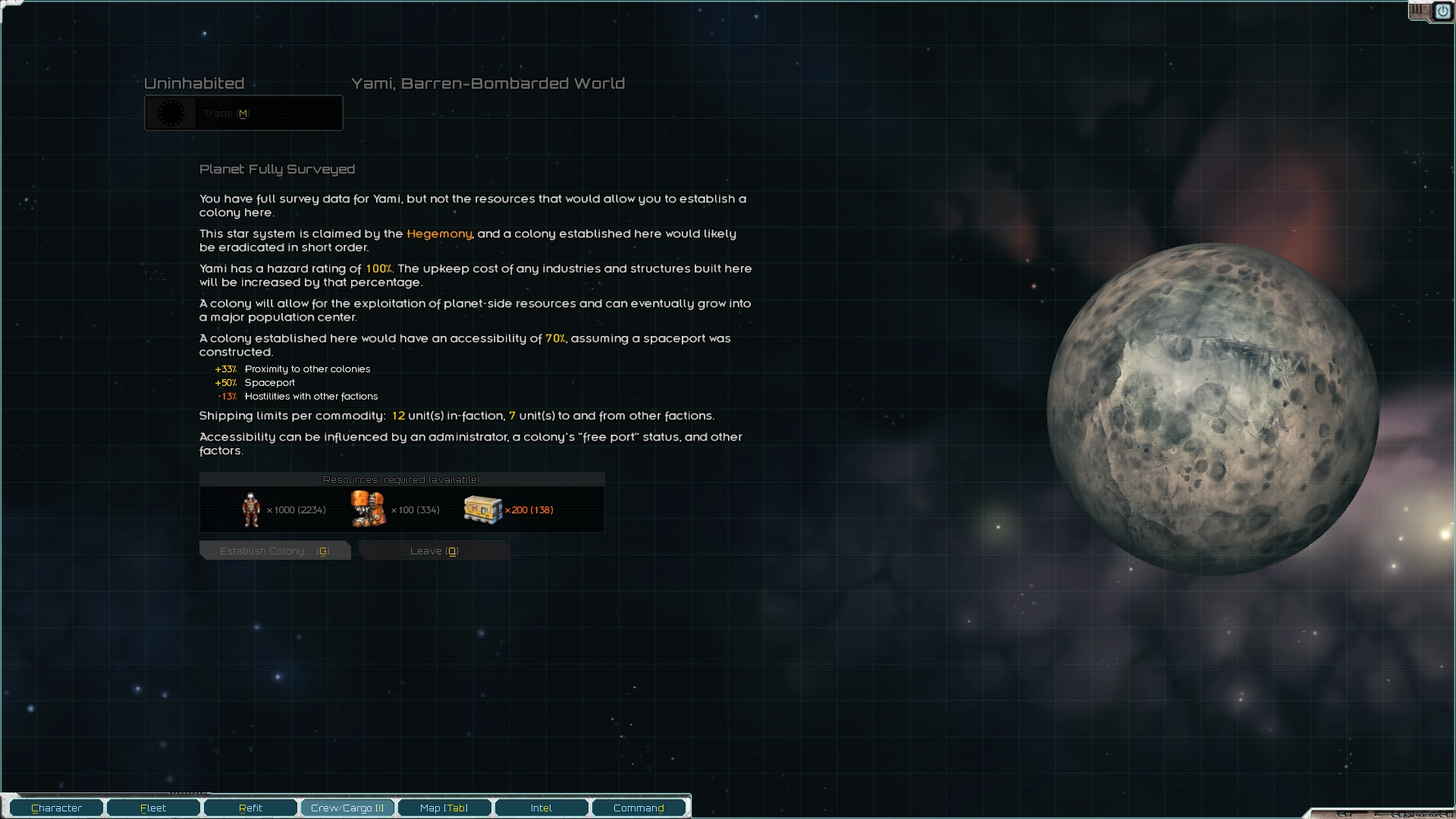Click the supplies crate resource icon
This screenshot has width=1456, height=819.
[x=483, y=508]
